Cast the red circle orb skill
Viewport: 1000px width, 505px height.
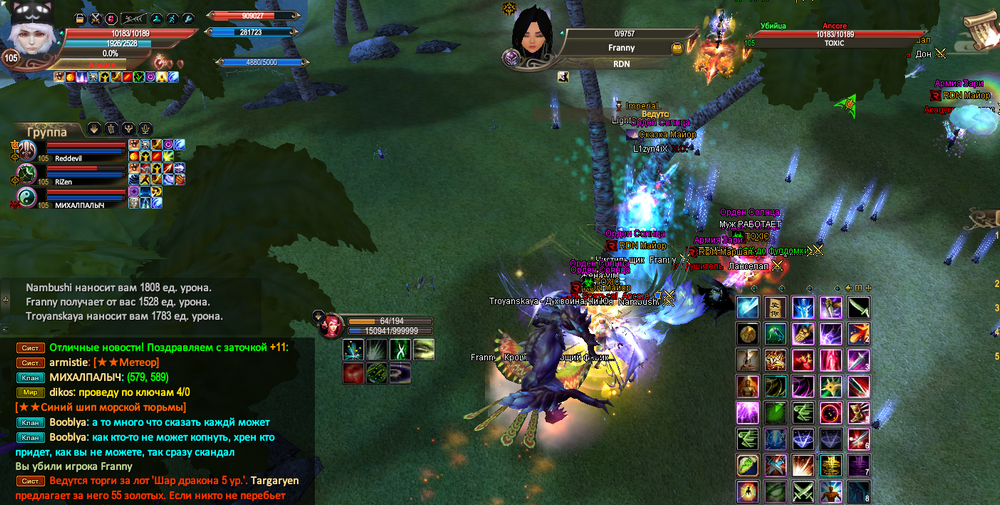click(829, 412)
